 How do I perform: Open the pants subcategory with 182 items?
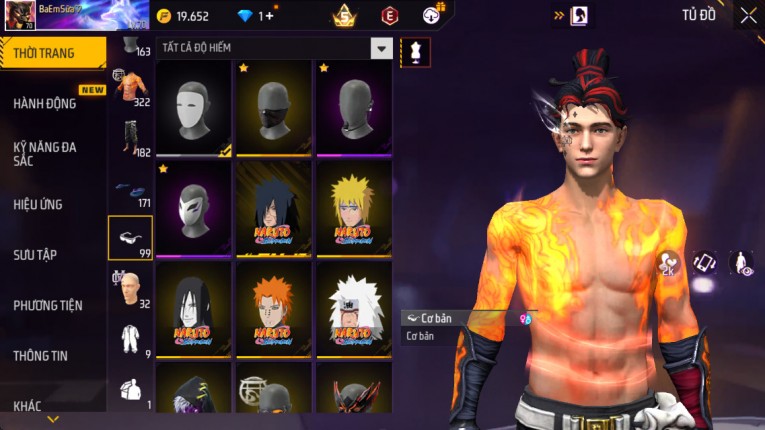tap(131, 138)
